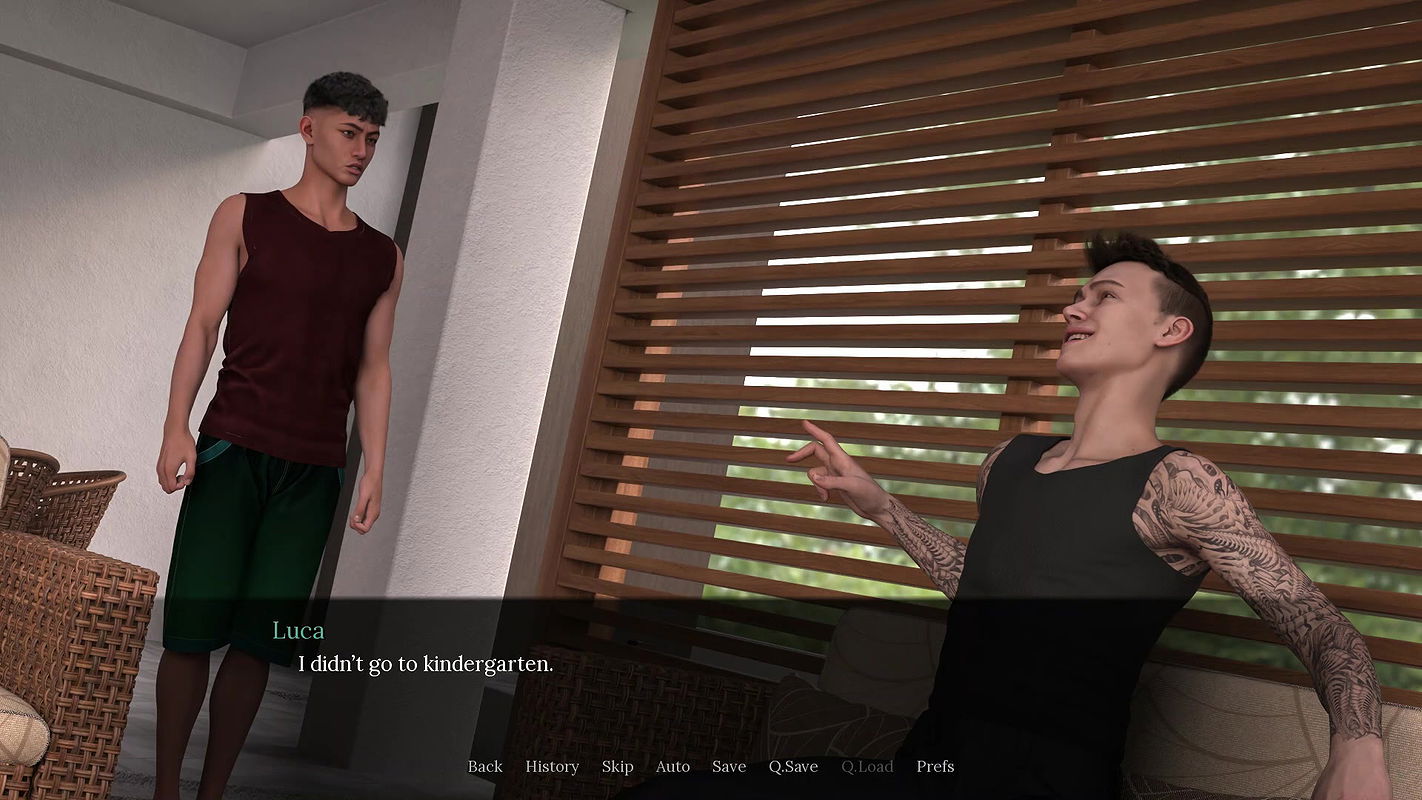
Task: Enable Skip mode to fast-forward dialogue
Action: pyautogui.click(x=617, y=766)
